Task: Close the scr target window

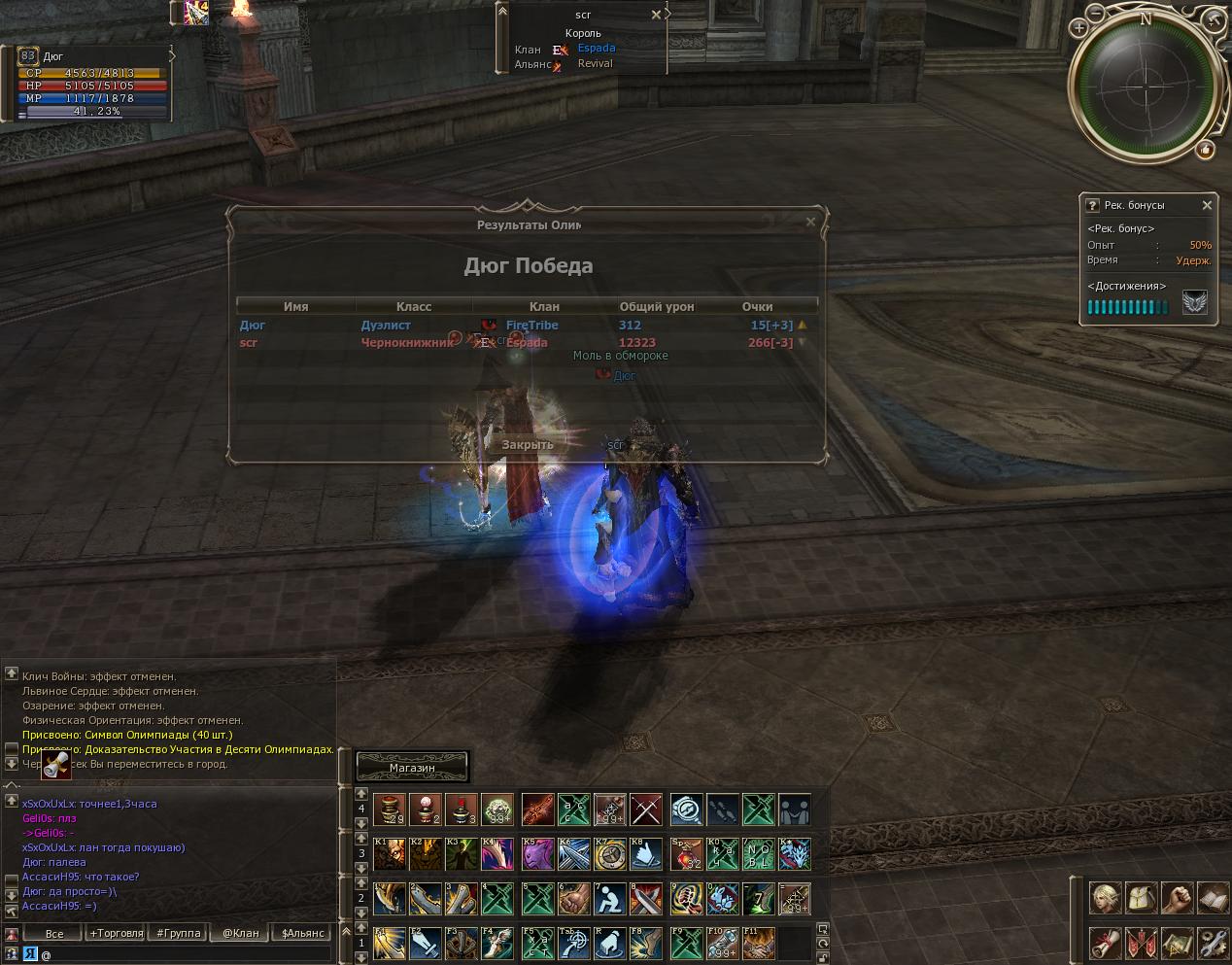Action: (656, 15)
